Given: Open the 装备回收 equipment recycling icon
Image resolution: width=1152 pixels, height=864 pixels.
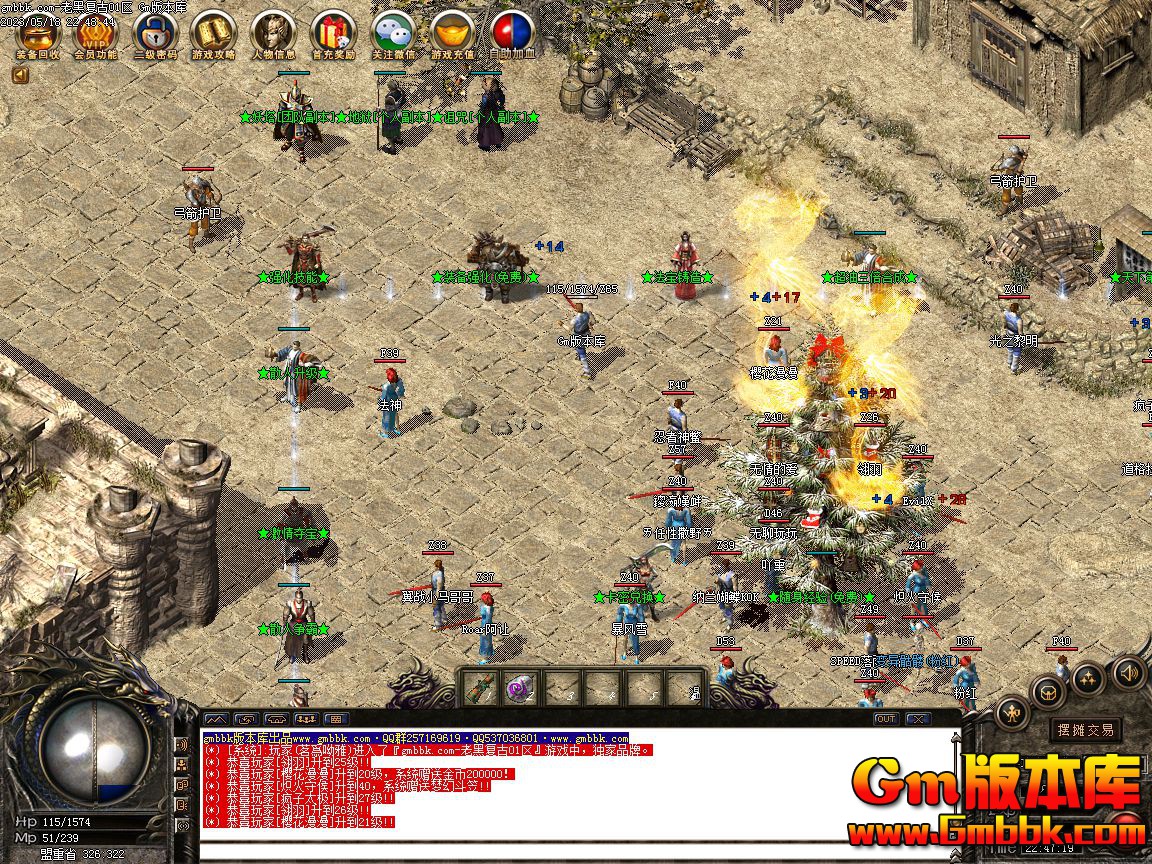Looking at the screenshot, I should [x=38, y=33].
